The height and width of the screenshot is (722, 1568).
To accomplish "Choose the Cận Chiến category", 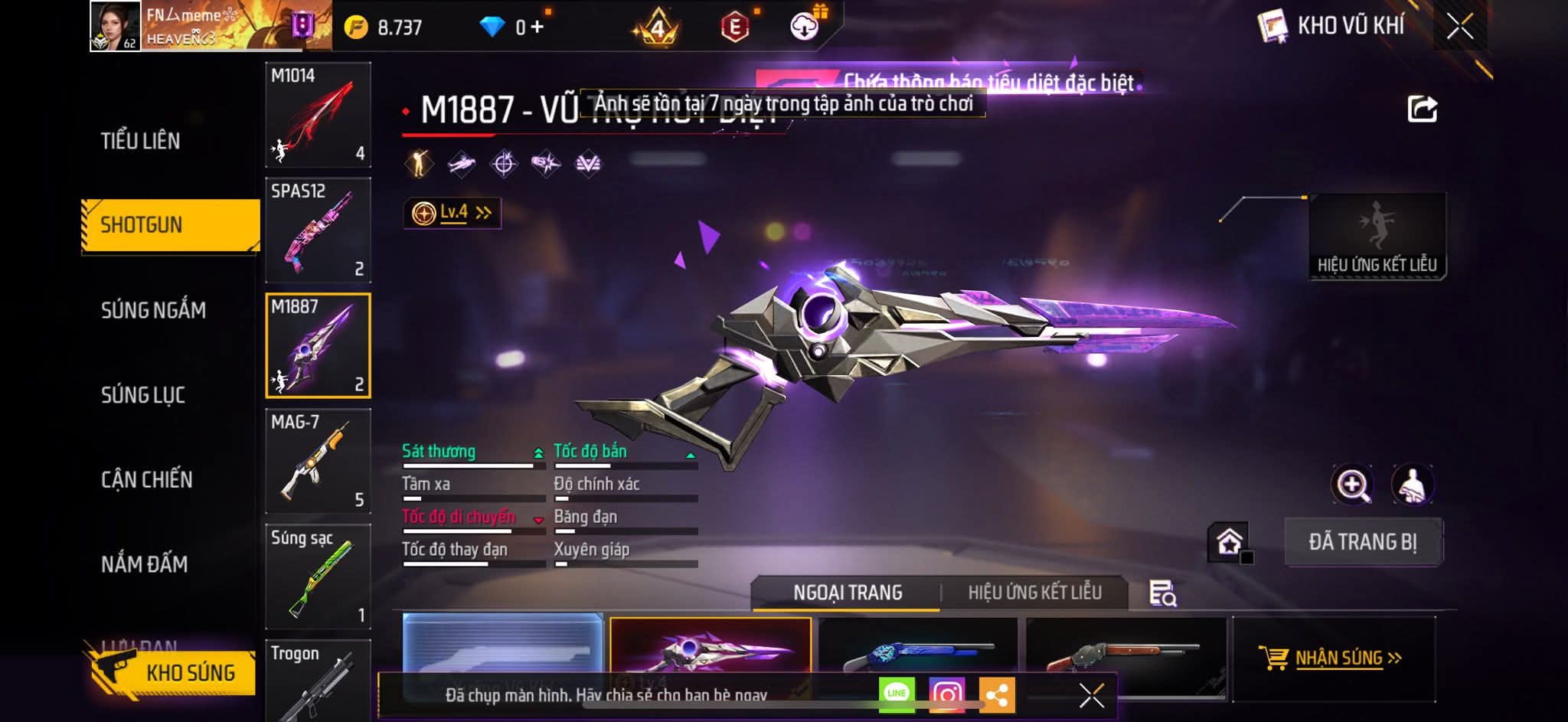I will (x=147, y=480).
